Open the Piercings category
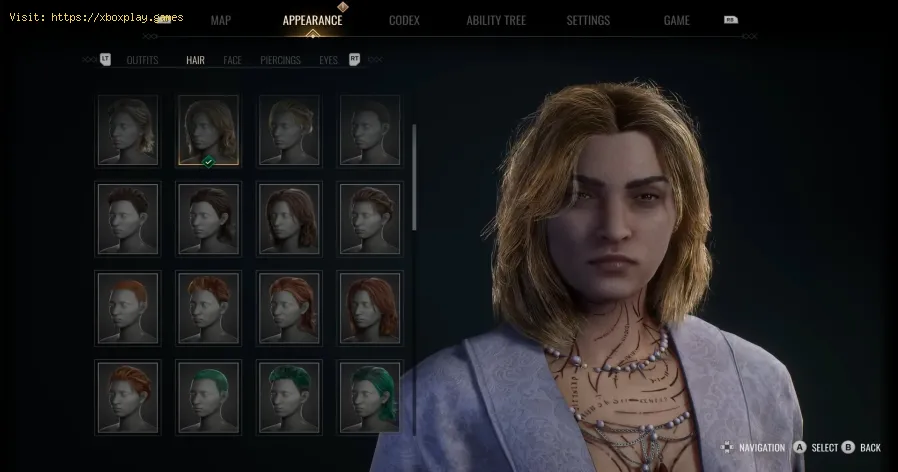The width and height of the screenshot is (898, 472). tap(280, 60)
